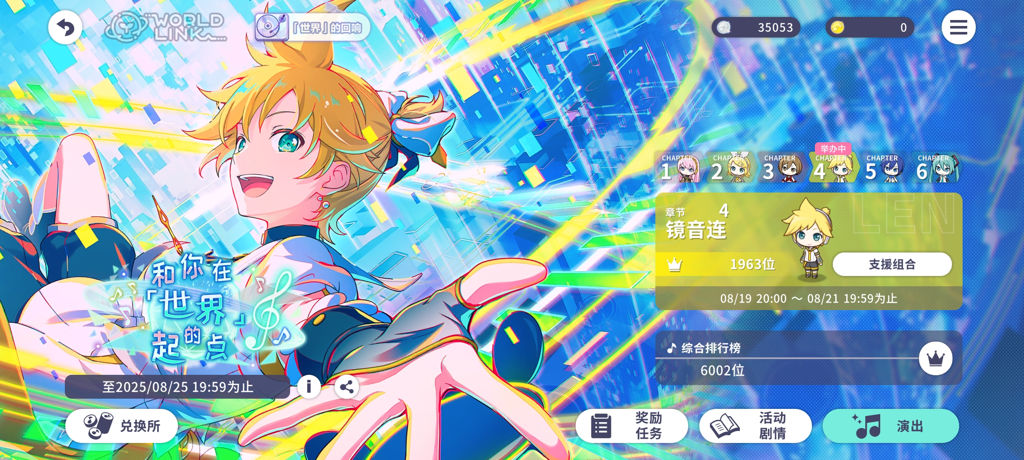
Task: Switch to Chapter 5 tab
Action: click(885, 169)
